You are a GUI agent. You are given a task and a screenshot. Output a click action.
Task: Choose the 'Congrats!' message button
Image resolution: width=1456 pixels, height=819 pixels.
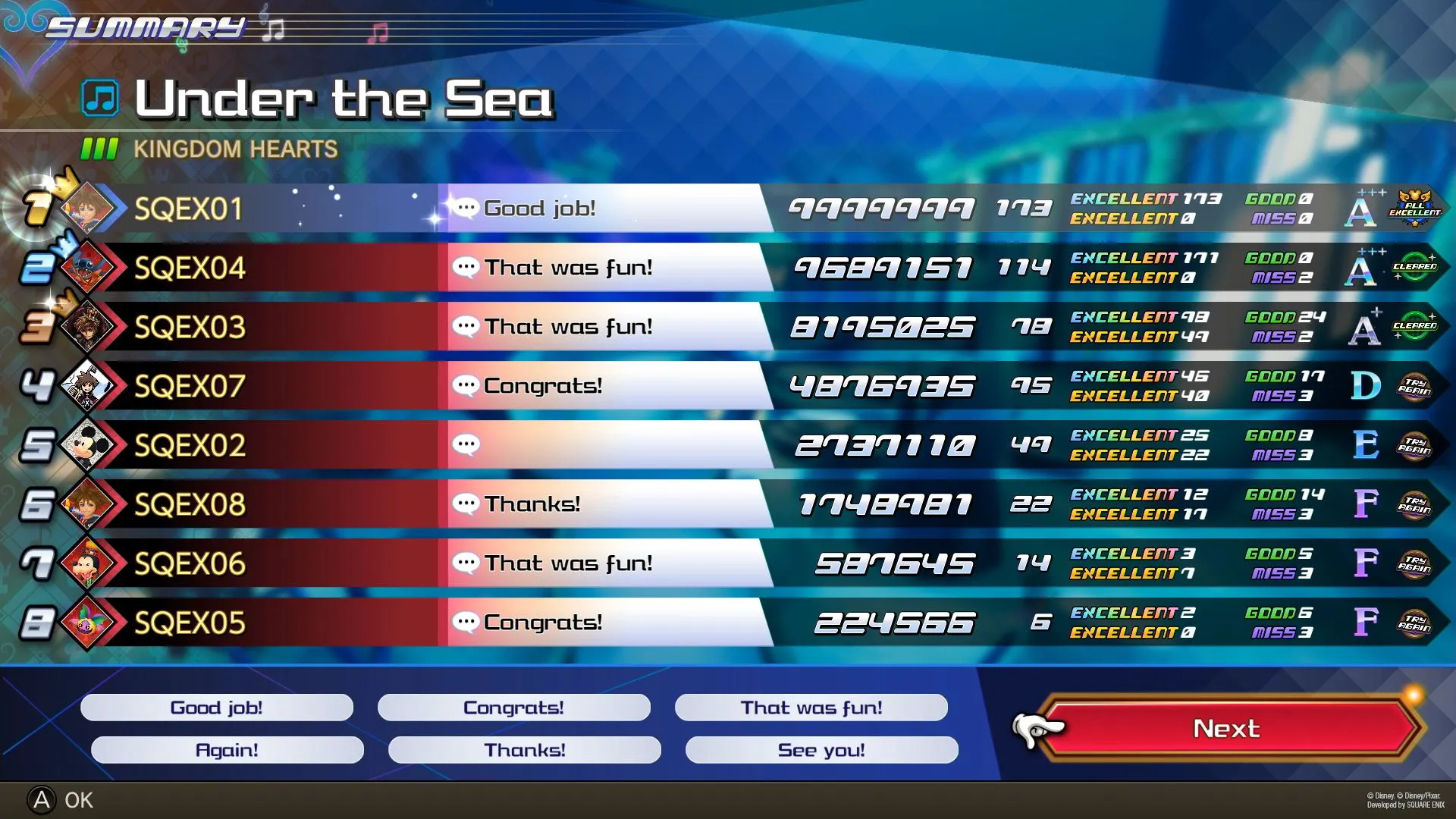513,708
